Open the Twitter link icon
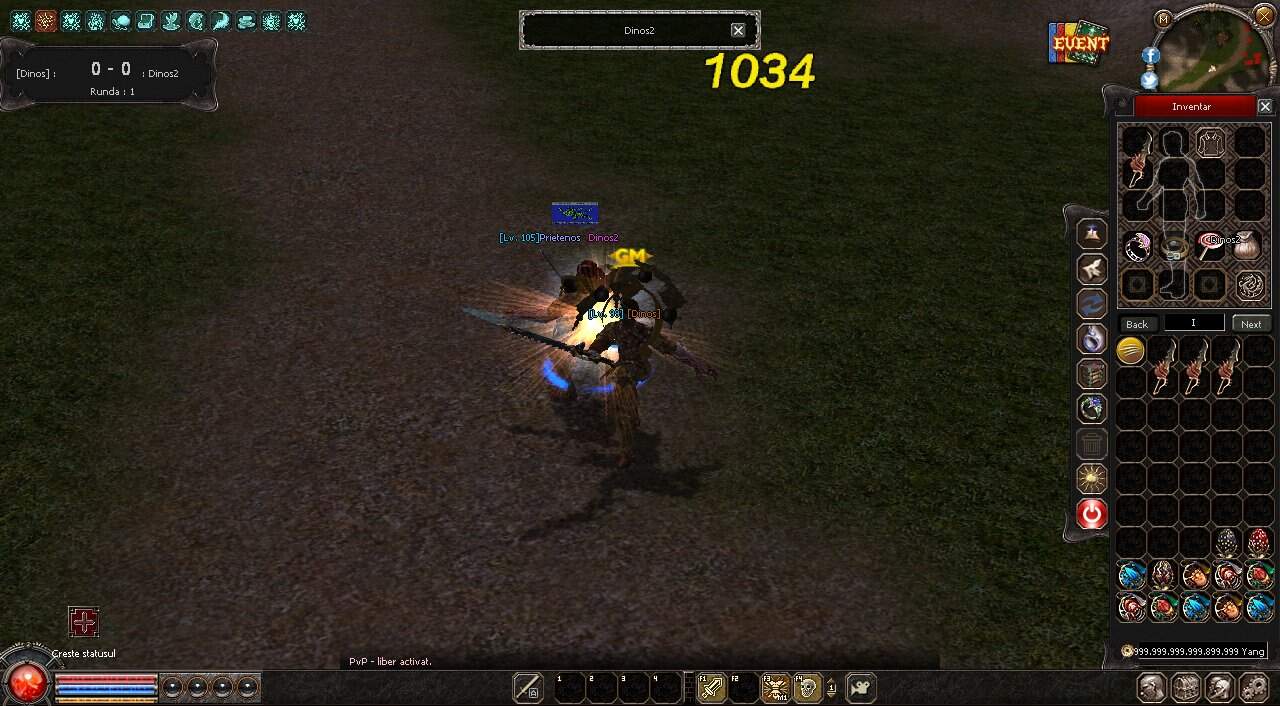Viewport: 1280px width, 706px height. click(x=1150, y=80)
